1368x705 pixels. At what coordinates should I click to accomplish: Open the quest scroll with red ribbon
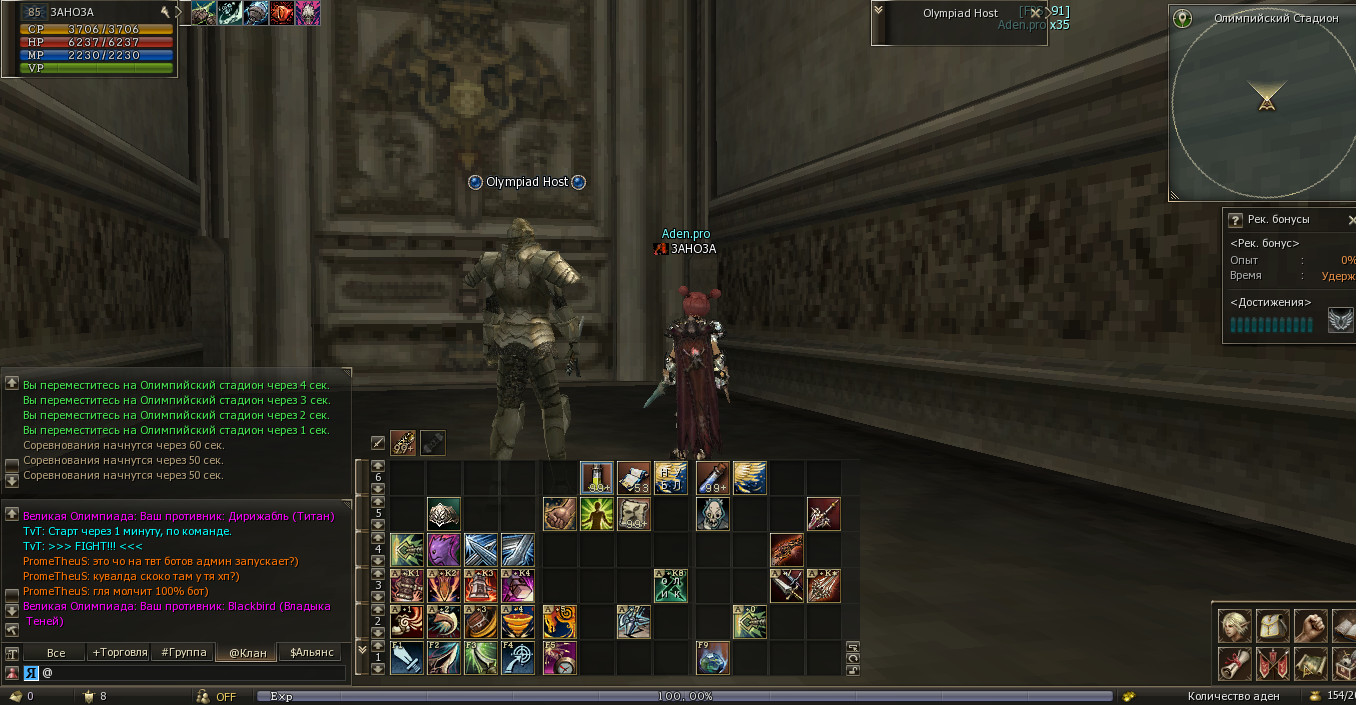1233,662
